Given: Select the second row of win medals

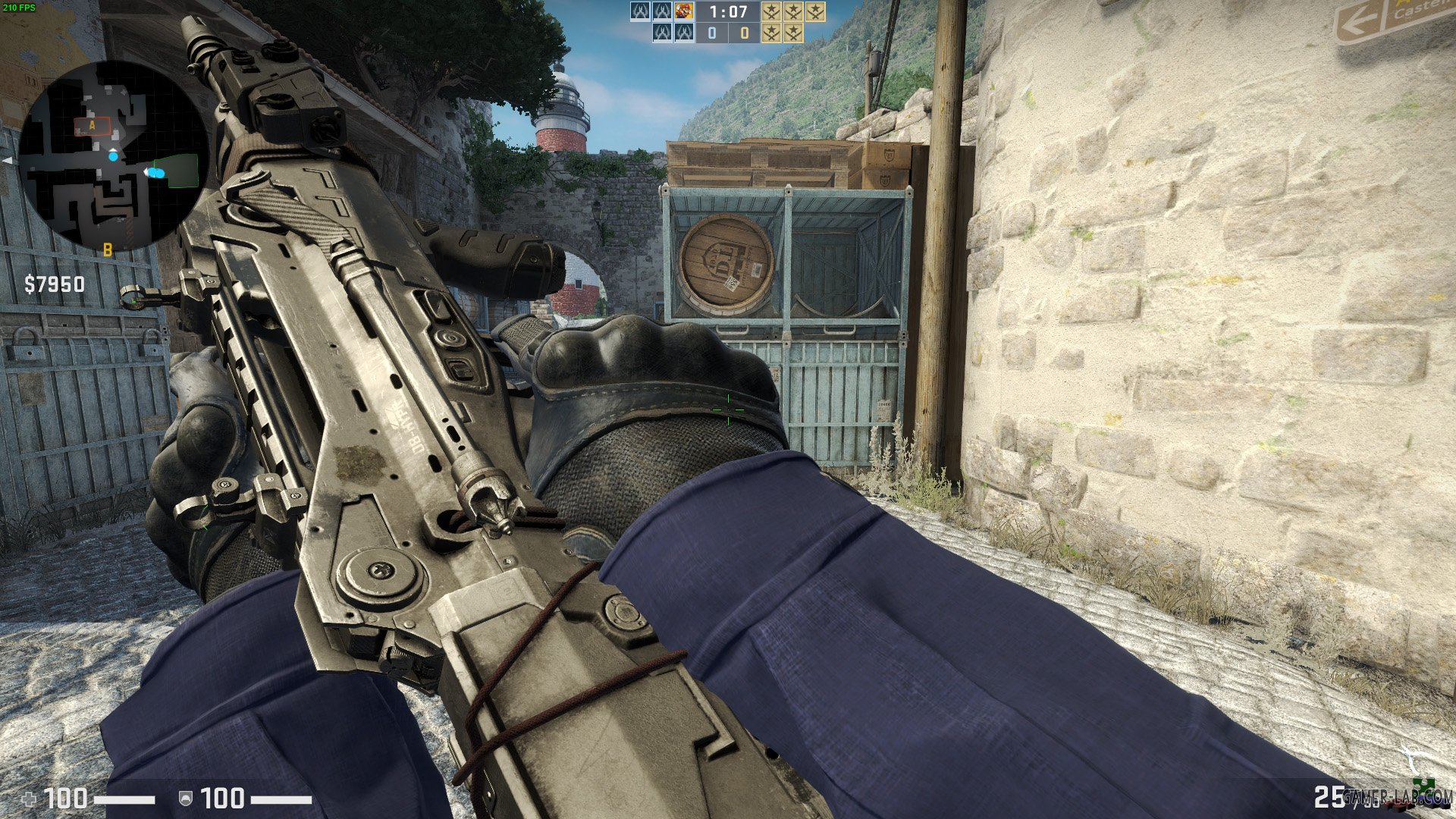Looking at the screenshot, I should point(783,33).
